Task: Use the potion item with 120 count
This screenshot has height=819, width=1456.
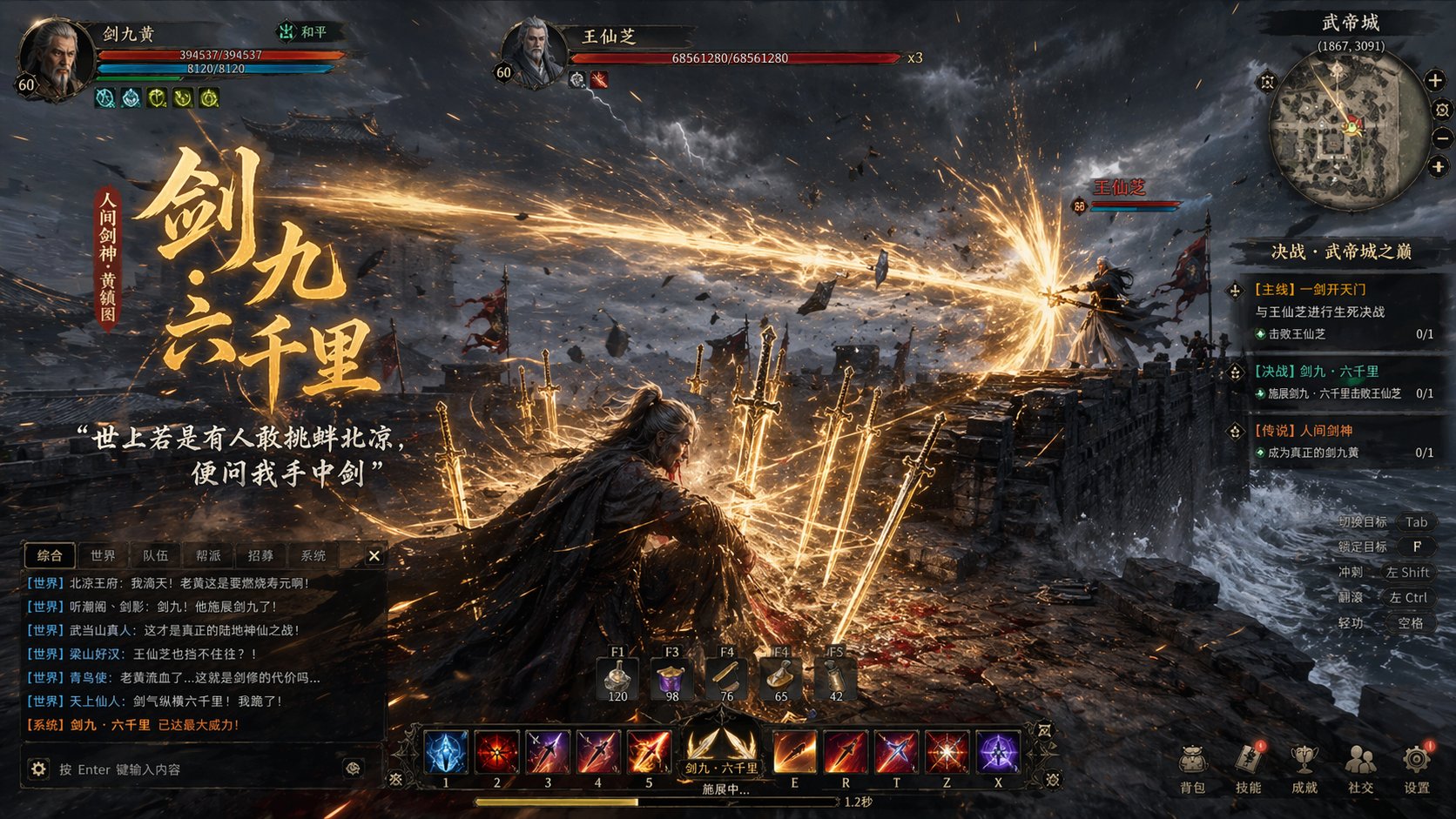Action: (617, 679)
